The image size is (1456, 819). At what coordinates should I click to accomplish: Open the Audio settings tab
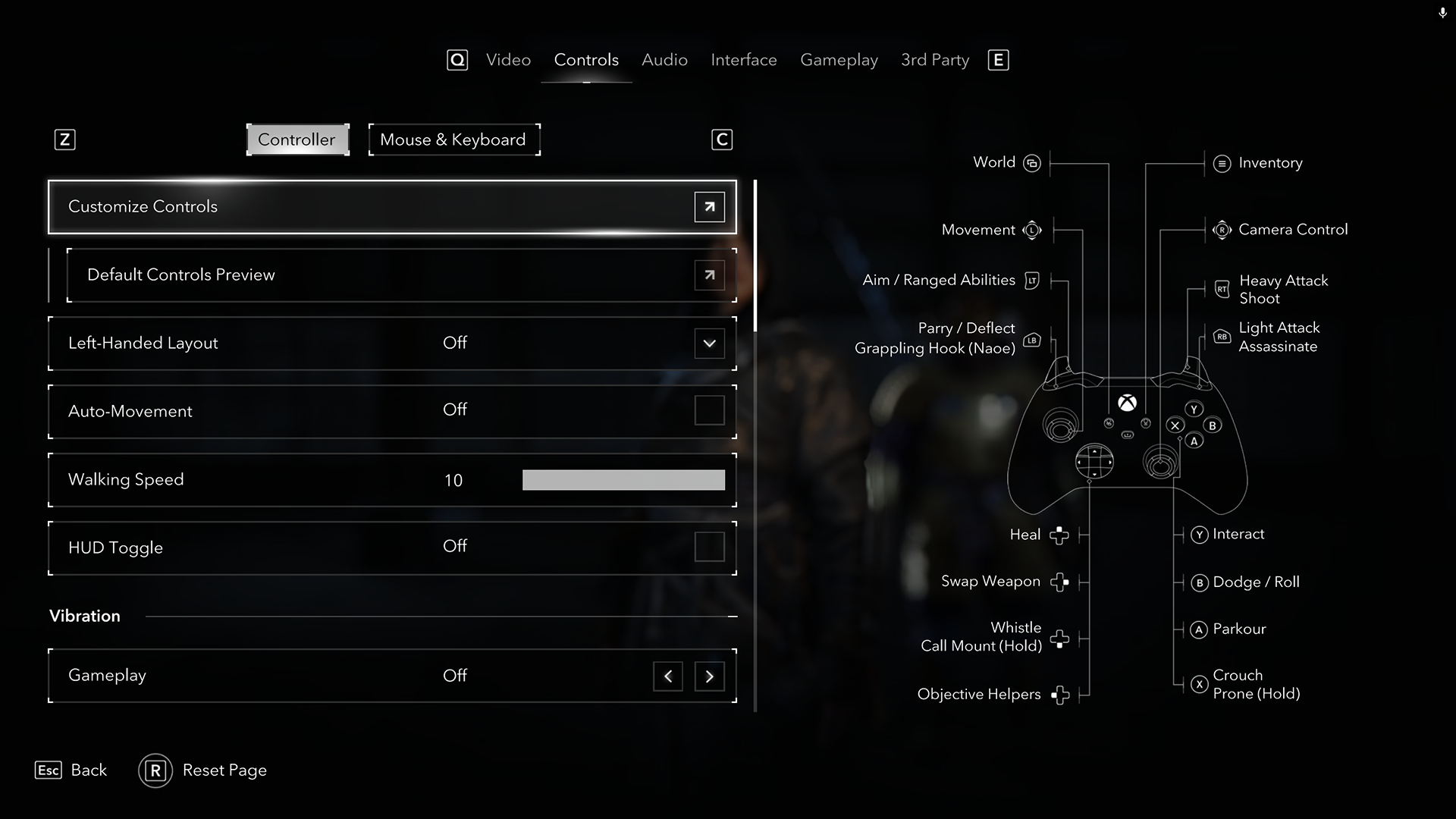(x=664, y=60)
